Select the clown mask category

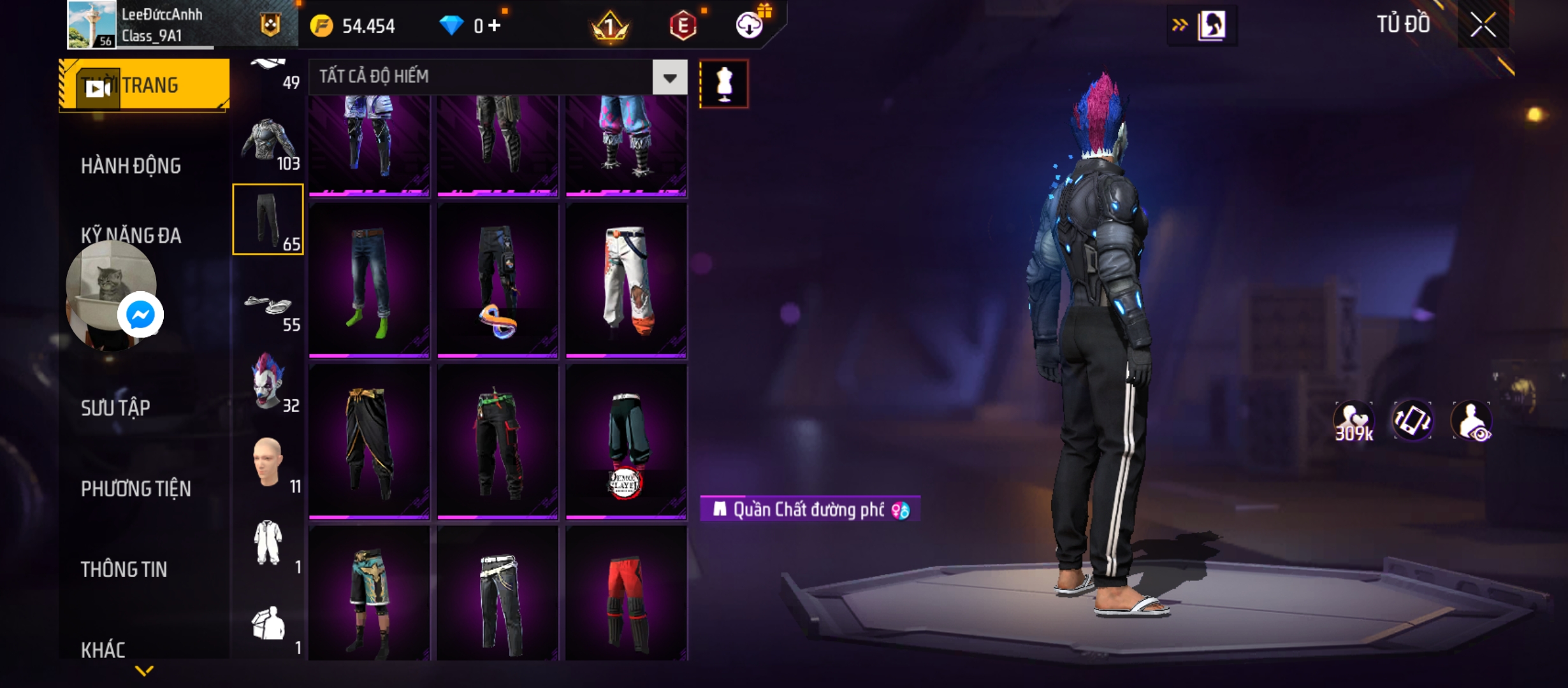click(268, 382)
